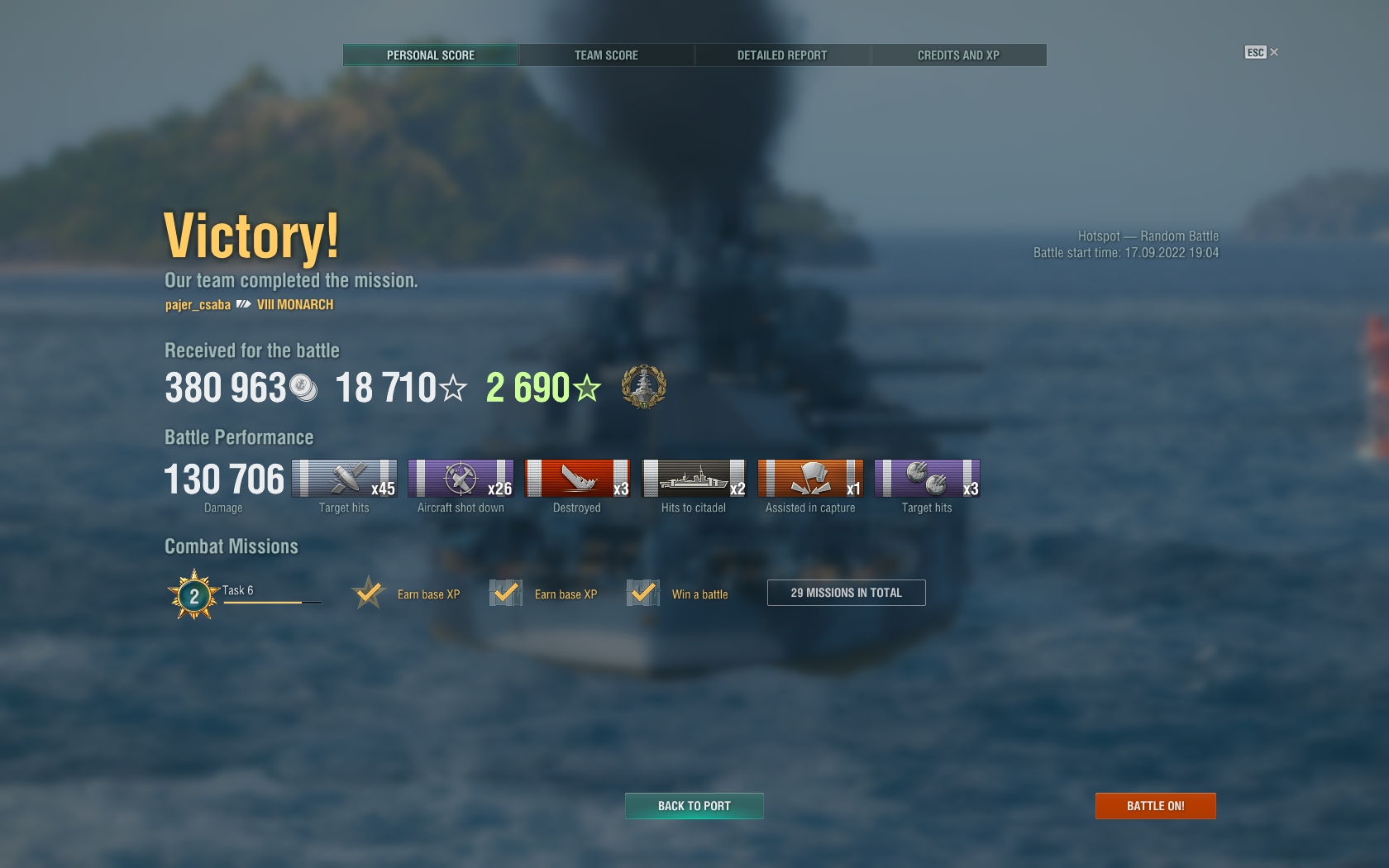The image size is (1389, 868).
Task: Click the player name pajer_csaba
Action: [x=198, y=305]
